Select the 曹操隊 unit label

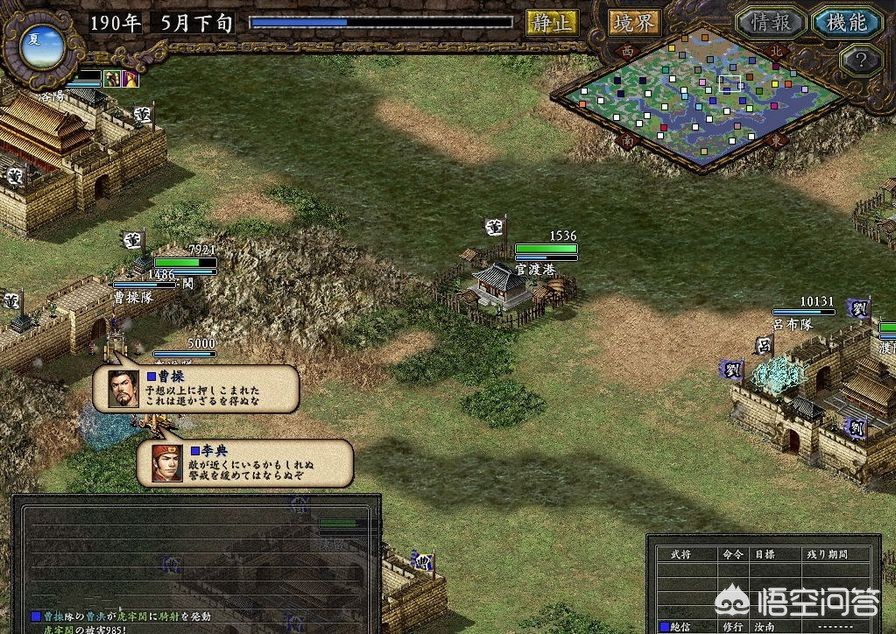coord(131,298)
